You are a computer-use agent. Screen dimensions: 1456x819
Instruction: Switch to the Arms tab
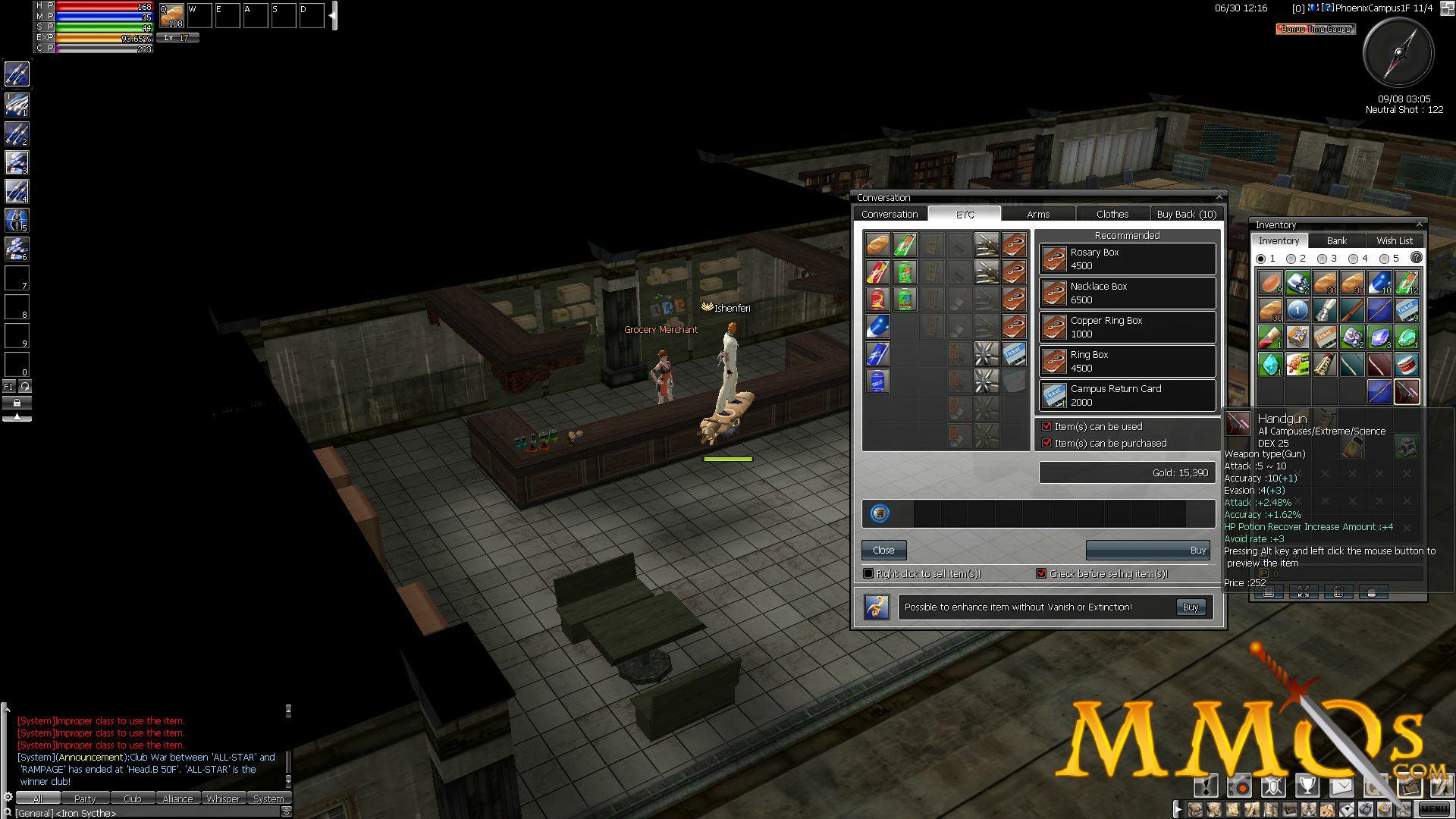[1038, 214]
